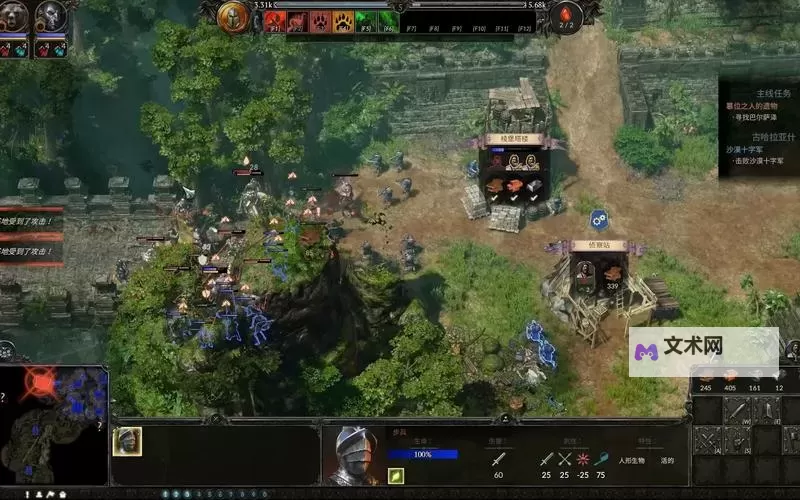Select the second hero portrait

(50, 17)
